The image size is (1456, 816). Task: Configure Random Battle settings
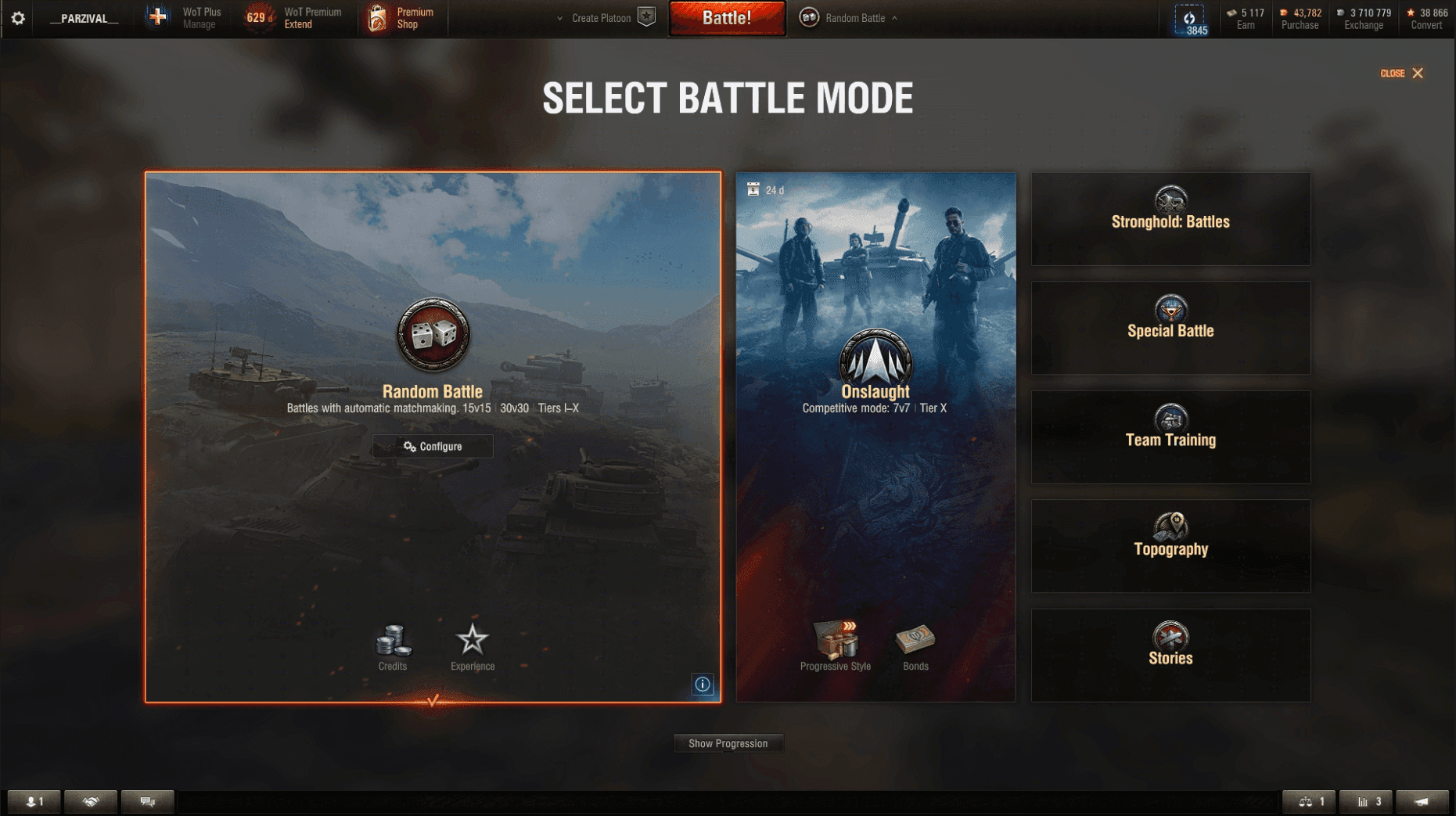pos(433,447)
